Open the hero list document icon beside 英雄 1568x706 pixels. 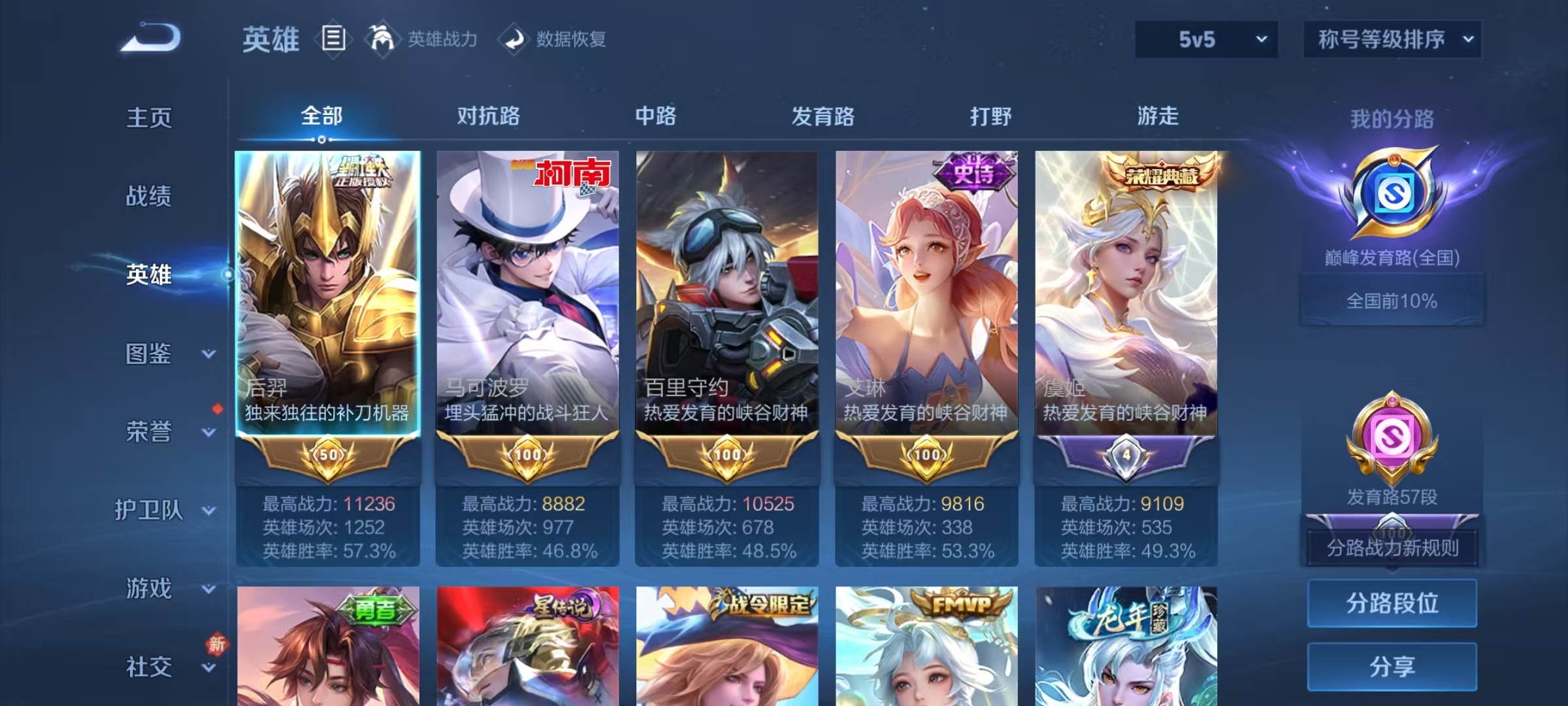coord(333,39)
